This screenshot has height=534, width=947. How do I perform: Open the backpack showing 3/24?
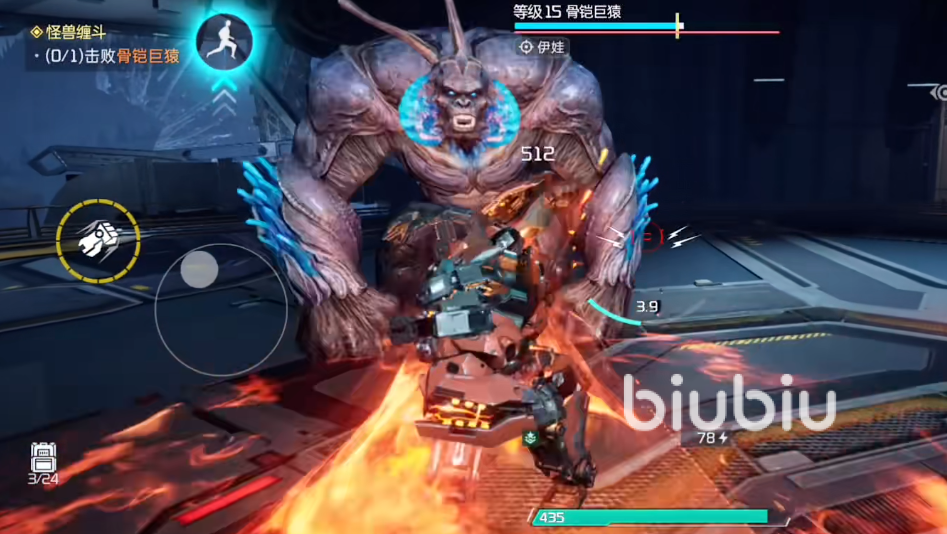(43, 460)
